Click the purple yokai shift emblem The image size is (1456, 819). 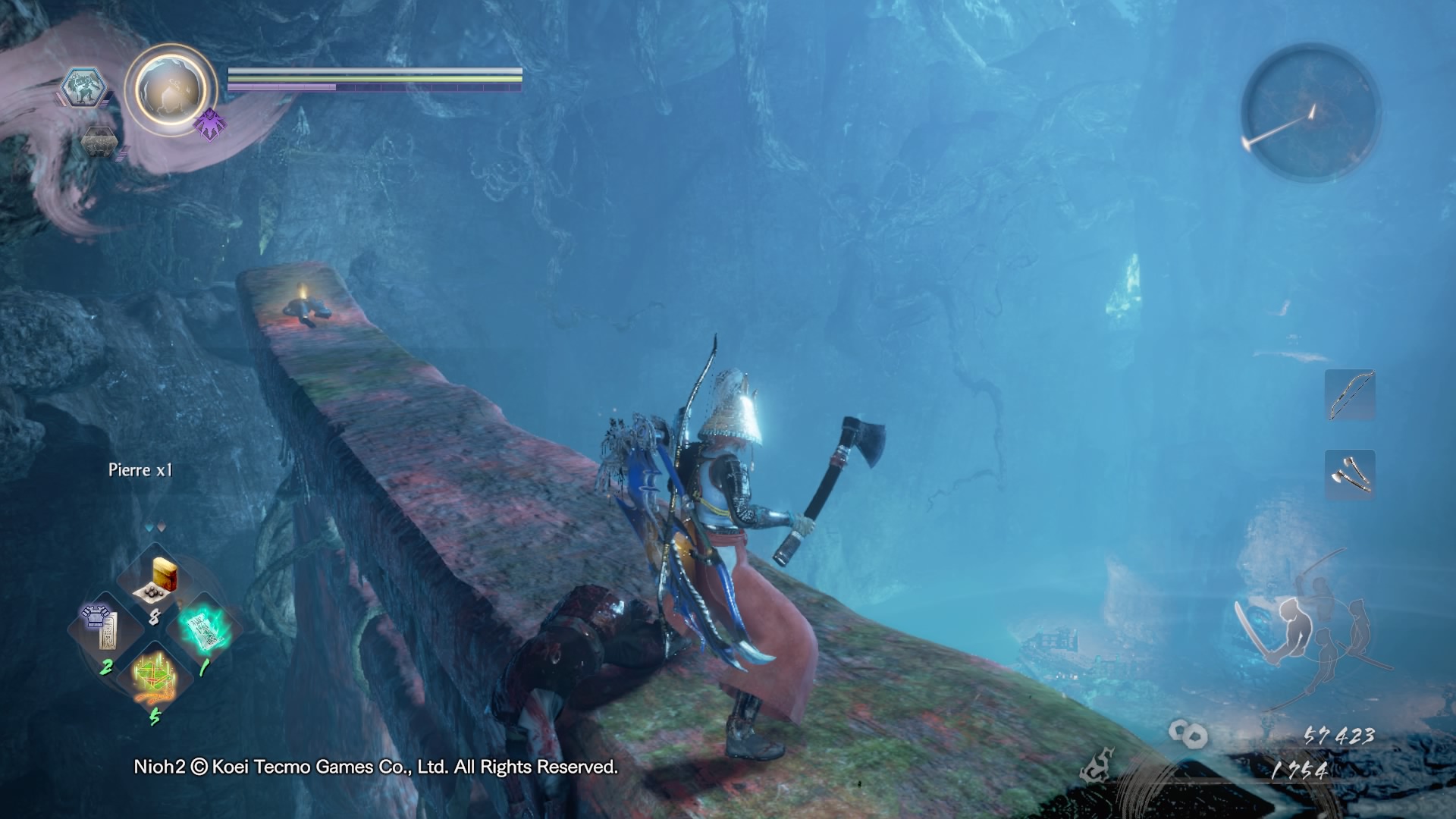tap(209, 124)
